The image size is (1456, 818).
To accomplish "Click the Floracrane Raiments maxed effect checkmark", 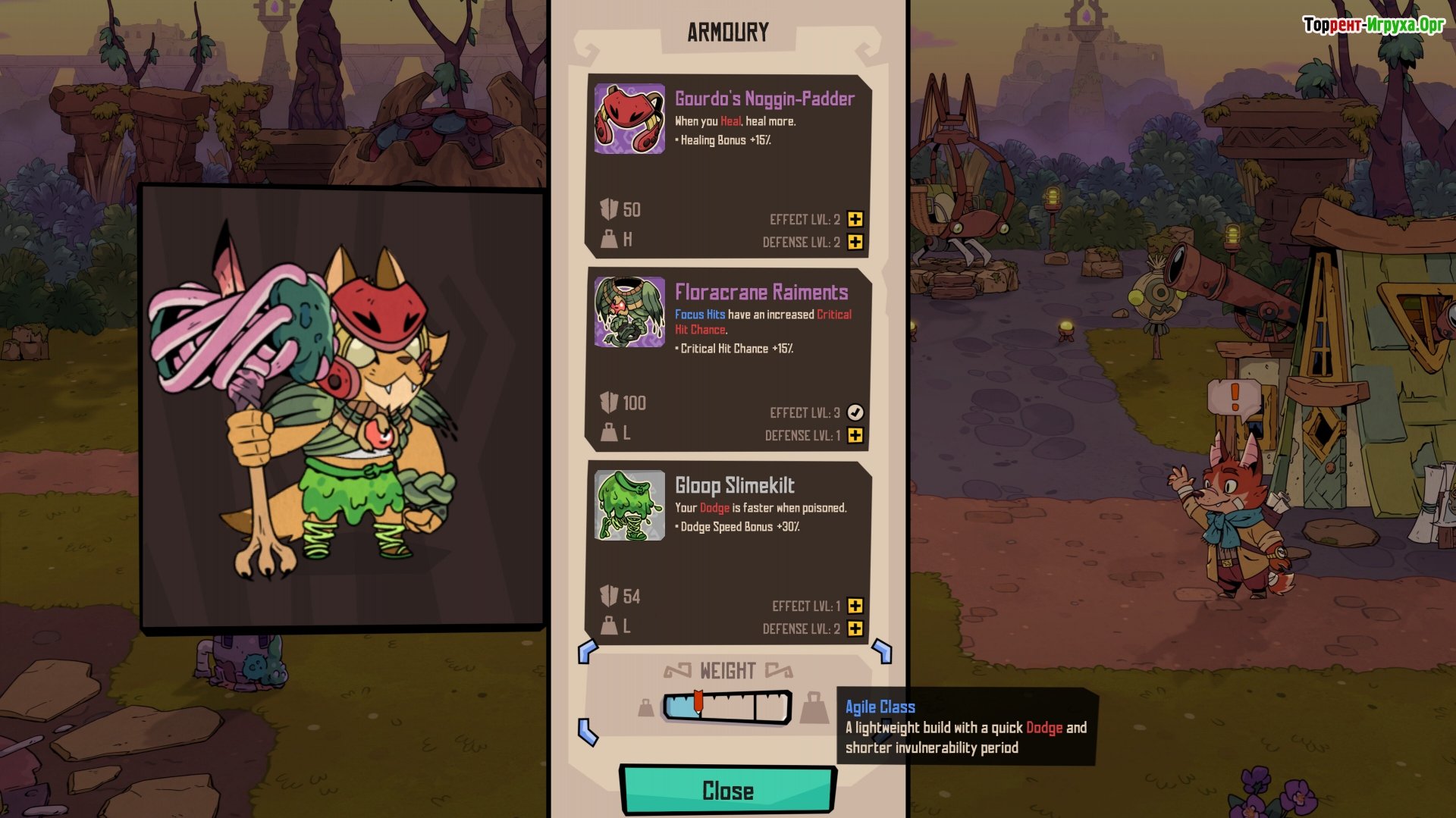I will 855,412.
